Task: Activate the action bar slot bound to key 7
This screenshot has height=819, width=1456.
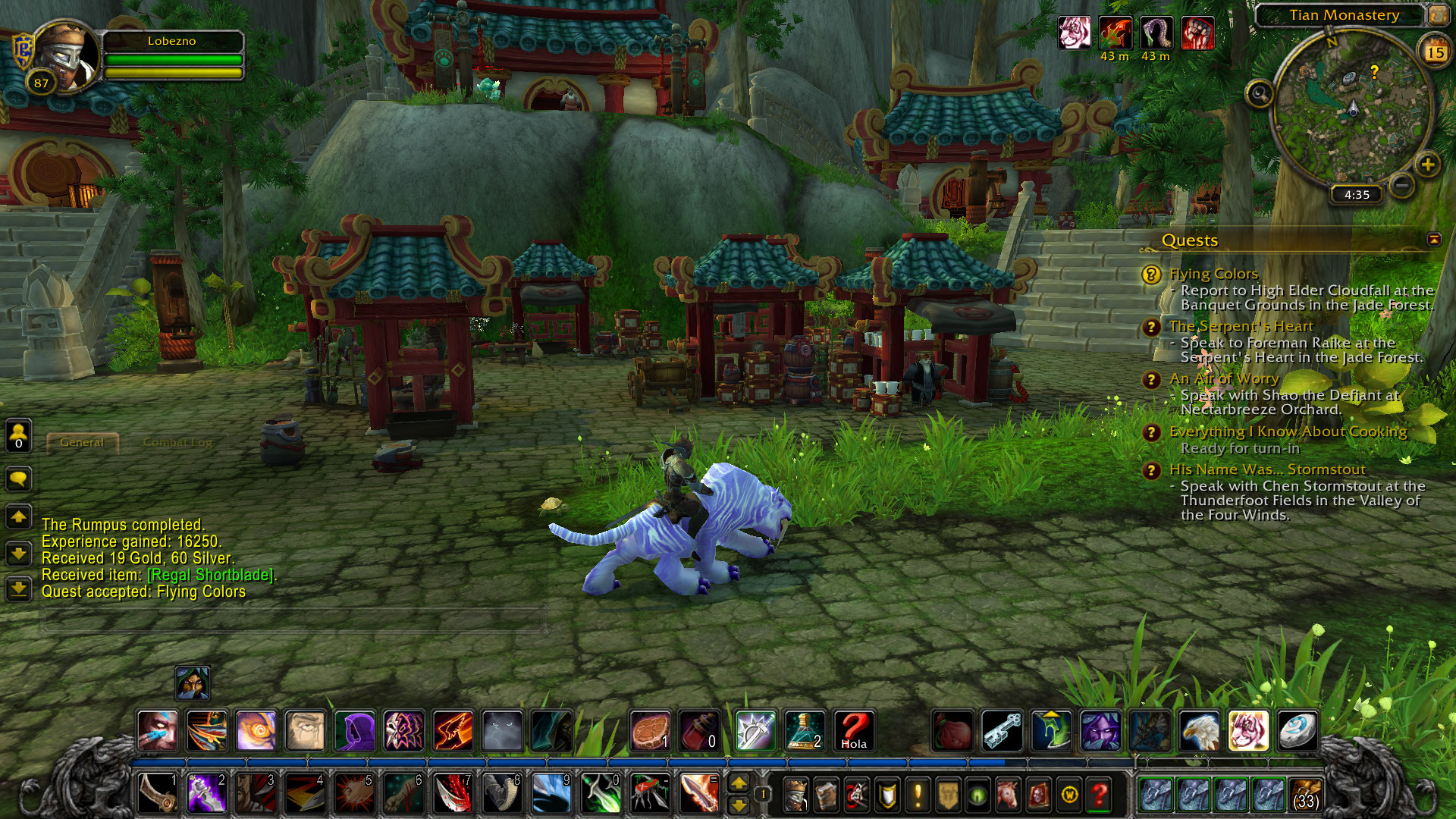Action: tap(453, 794)
